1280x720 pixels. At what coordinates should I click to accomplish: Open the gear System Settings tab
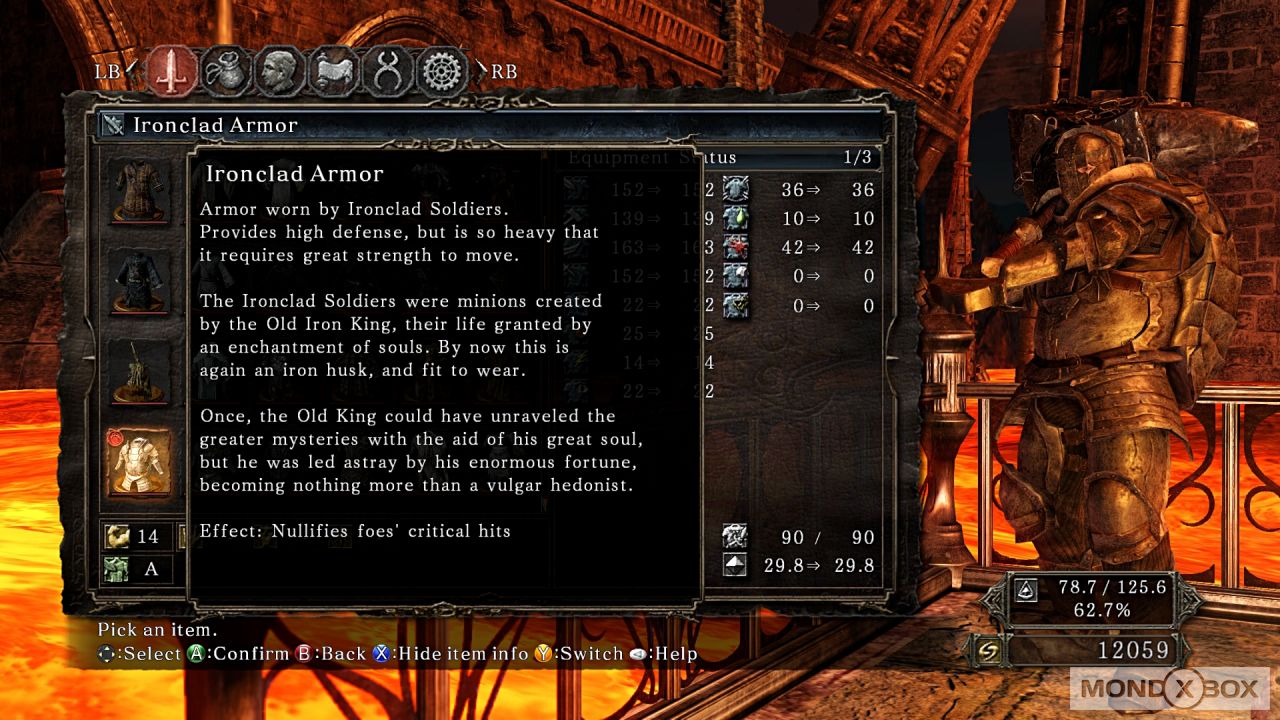(x=442, y=71)
